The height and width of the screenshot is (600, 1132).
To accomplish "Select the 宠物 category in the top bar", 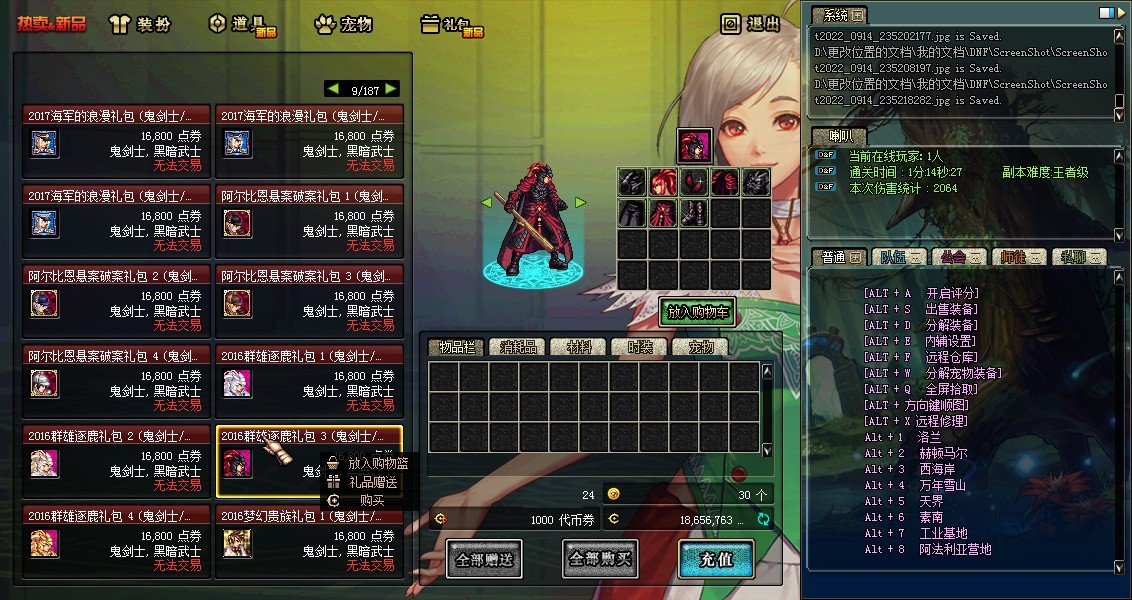I will click(x=347, y=24).
